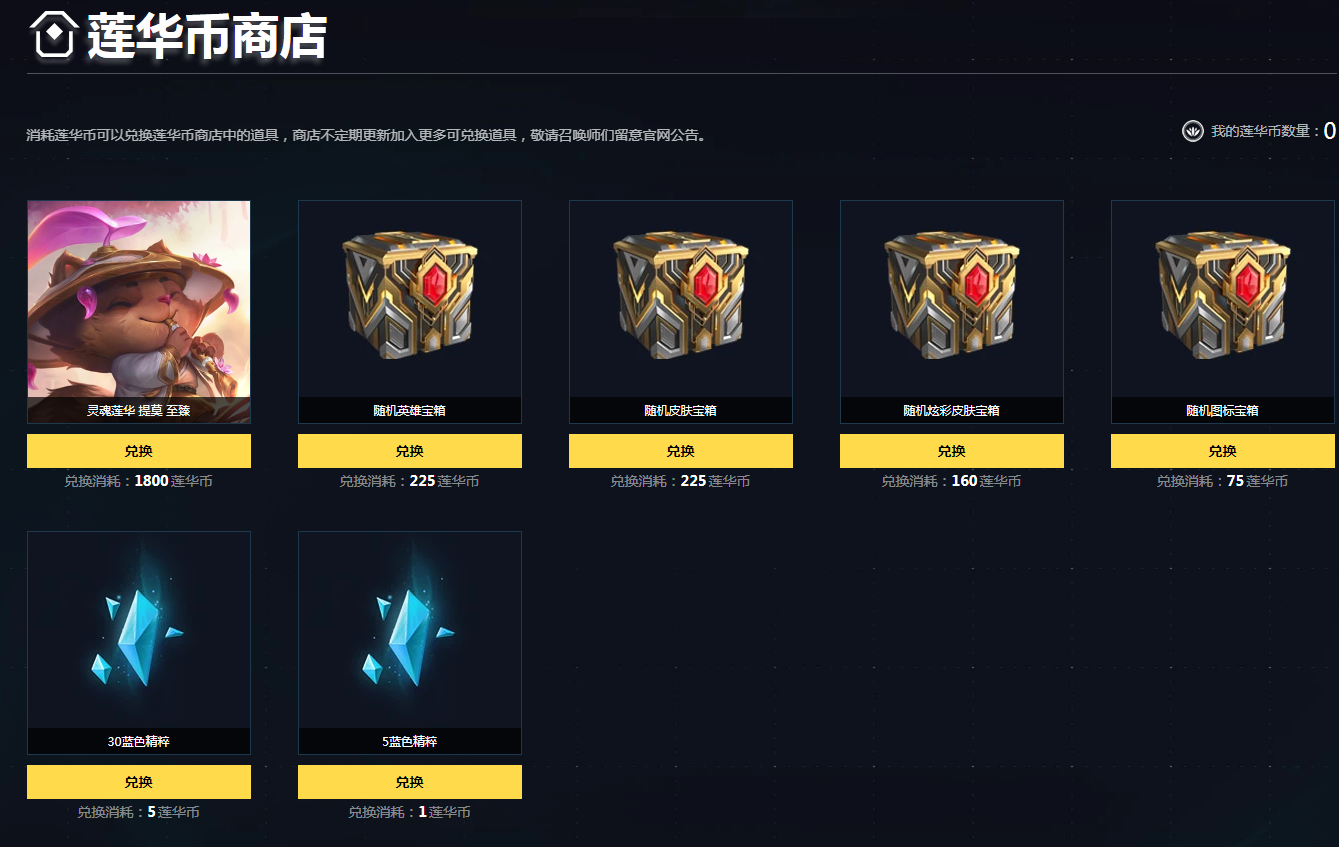Click the 0 coin count value
Image resolution: width=1339 pixels, height=847 pixels.
[x=1332, y=130]
